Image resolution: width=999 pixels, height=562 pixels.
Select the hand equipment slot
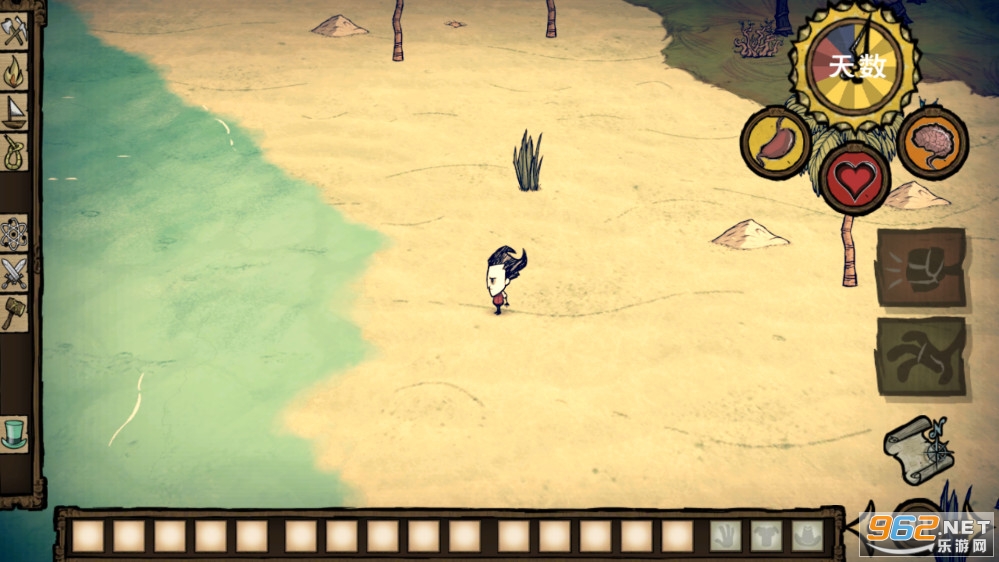tap(725, 536)
